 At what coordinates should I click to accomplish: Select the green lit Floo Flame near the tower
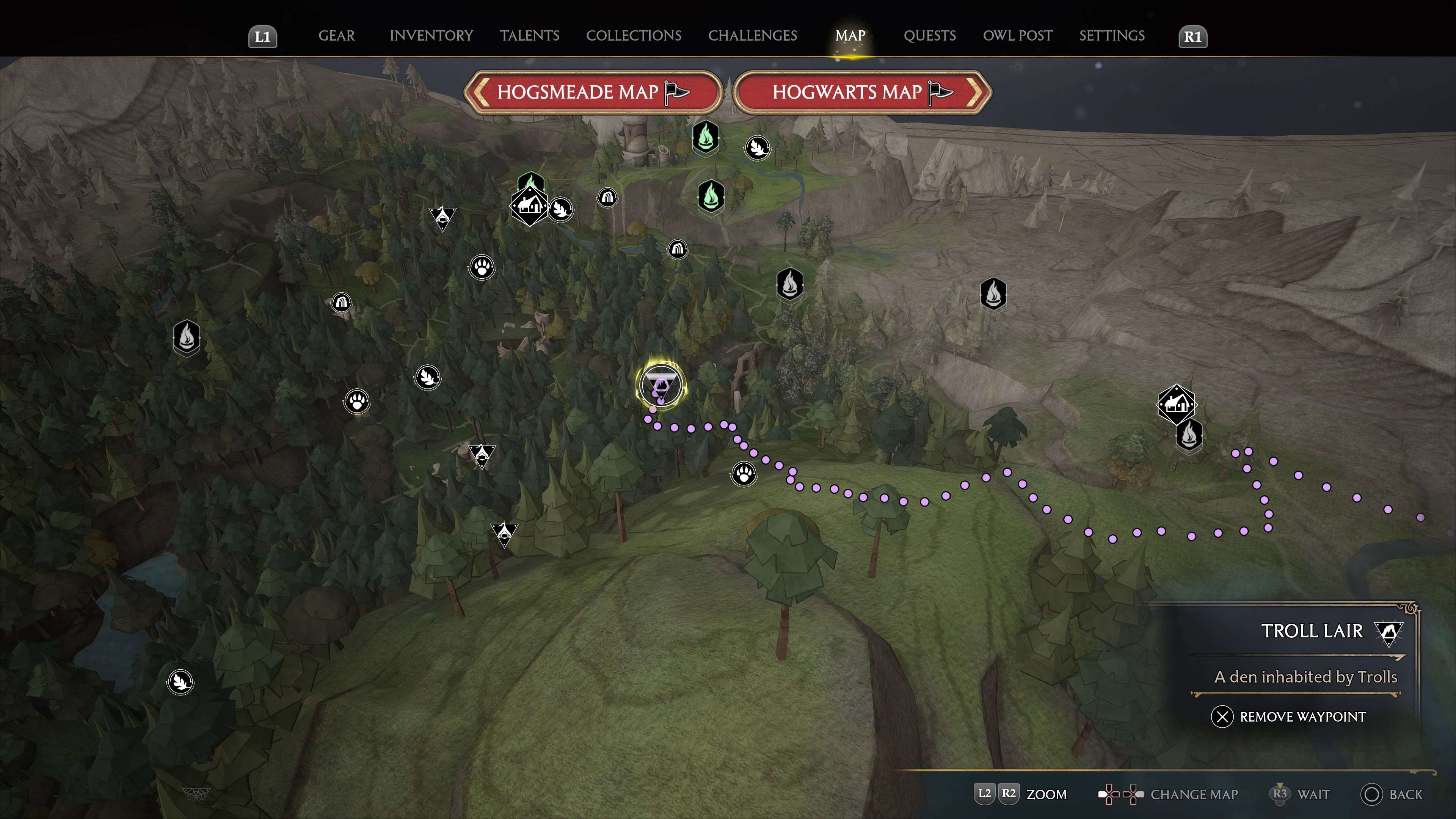coord(705,138)
